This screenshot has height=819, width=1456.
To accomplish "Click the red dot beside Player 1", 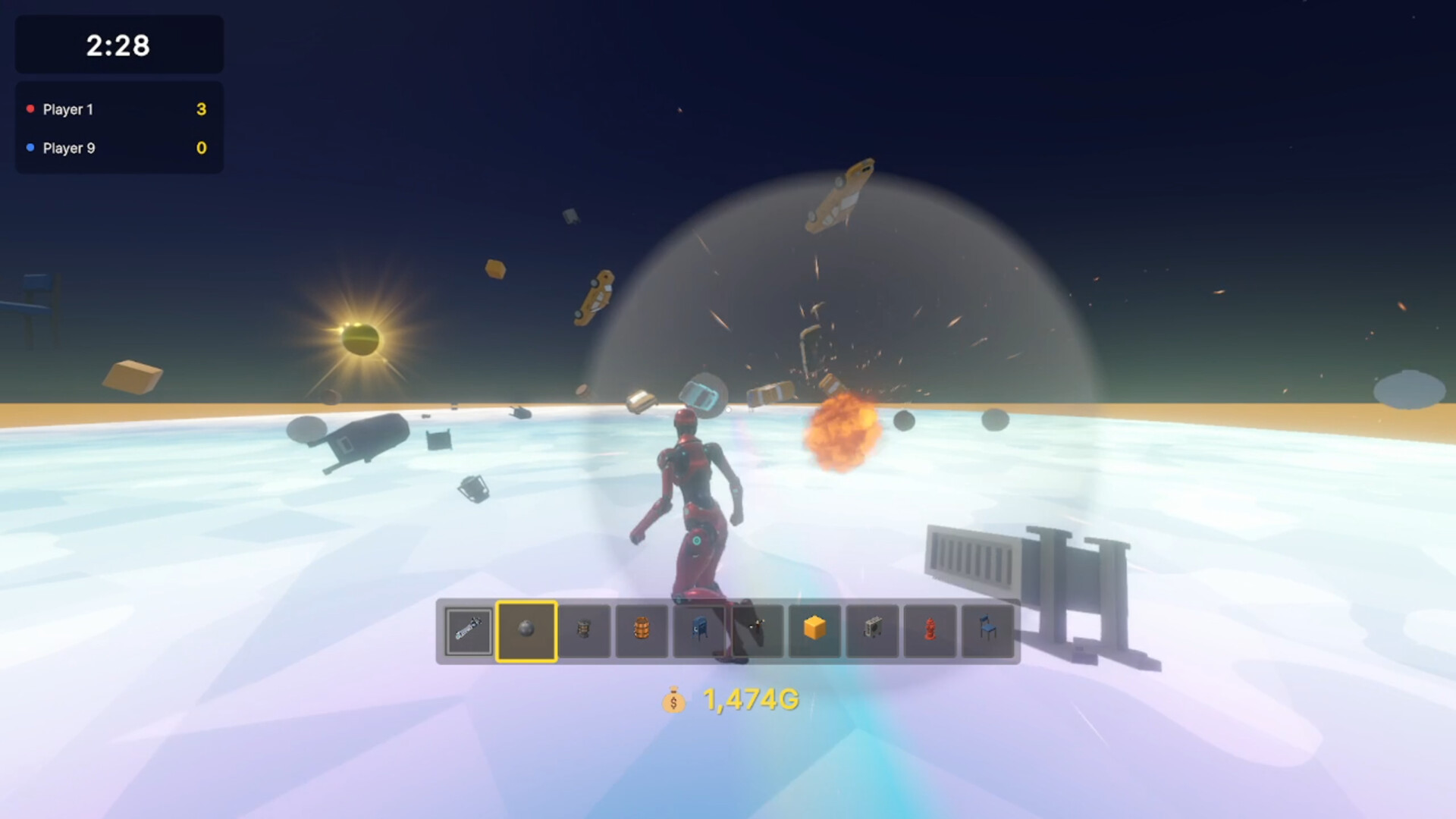I will tap(32, 109).
